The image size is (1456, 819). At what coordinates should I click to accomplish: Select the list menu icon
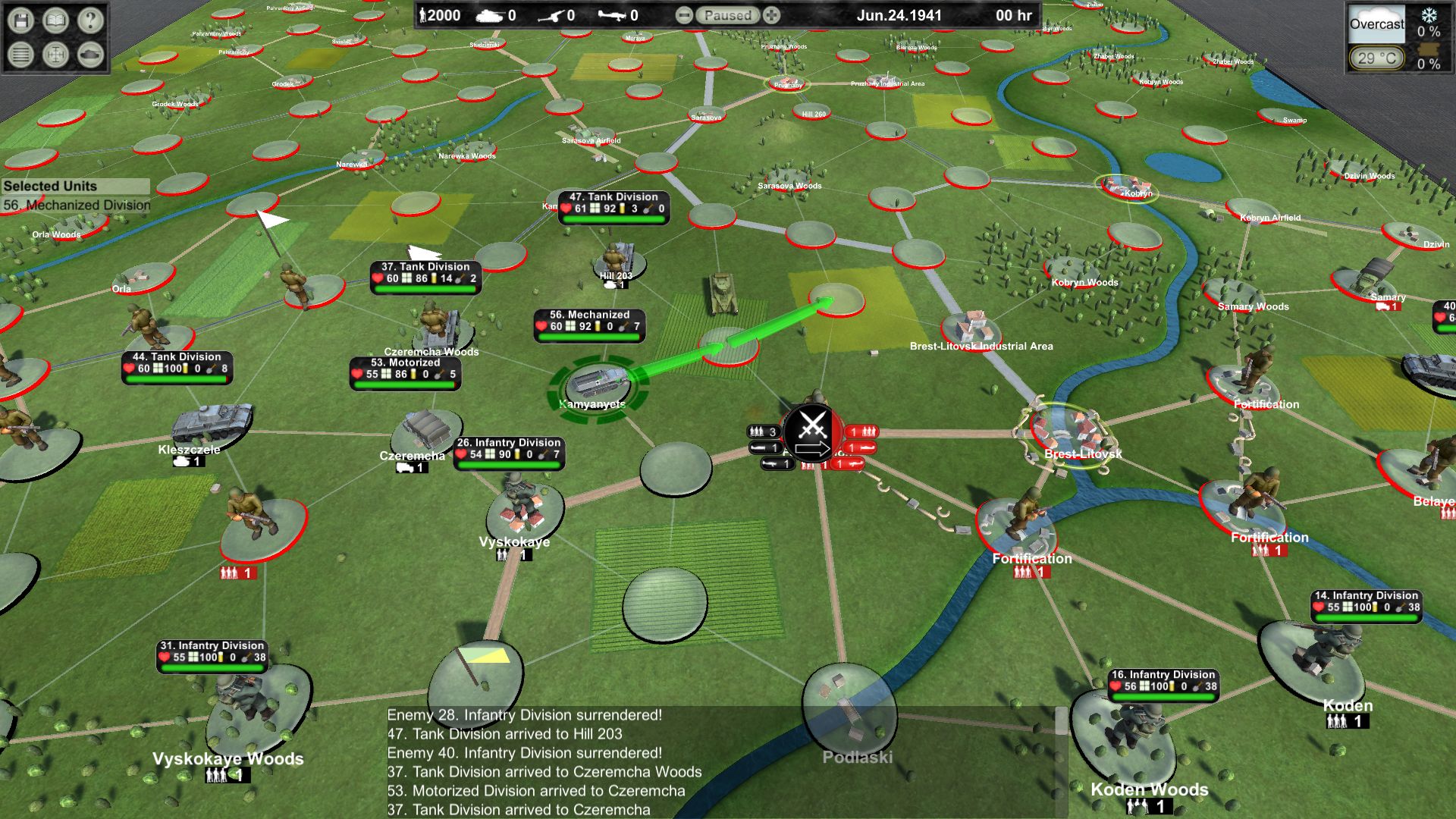tap(23, 55)
